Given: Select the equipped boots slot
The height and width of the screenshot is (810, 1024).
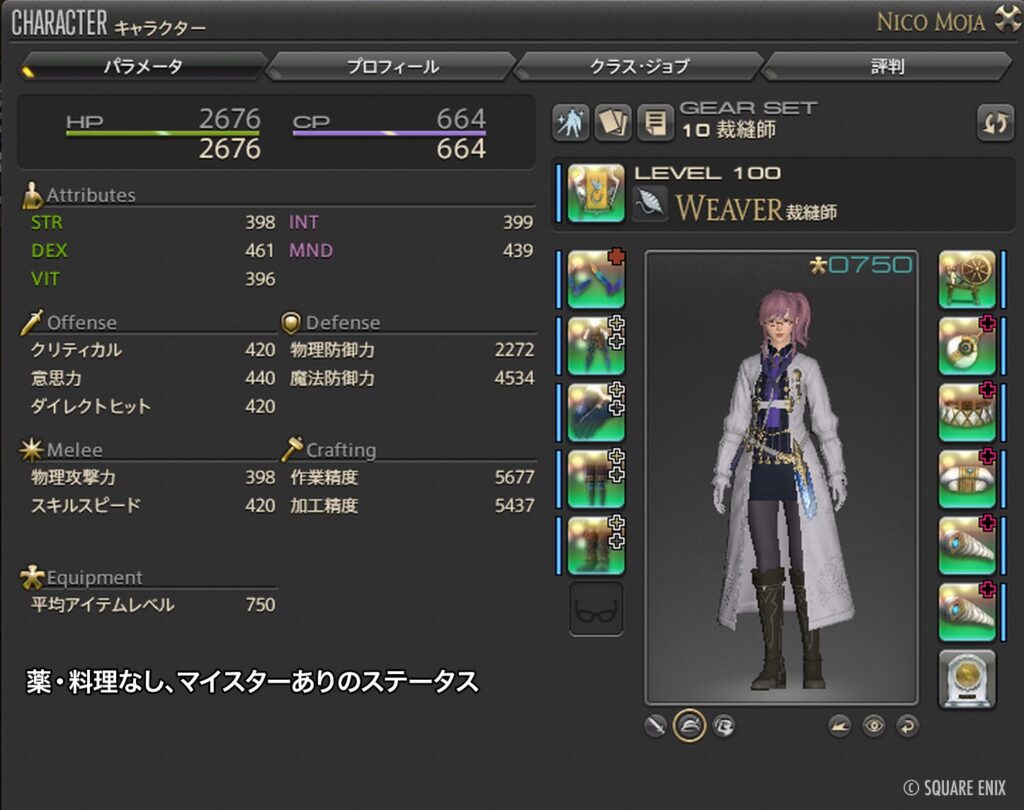Looking at the screenshot, I should pyautogui.click(x=596, y=546).
